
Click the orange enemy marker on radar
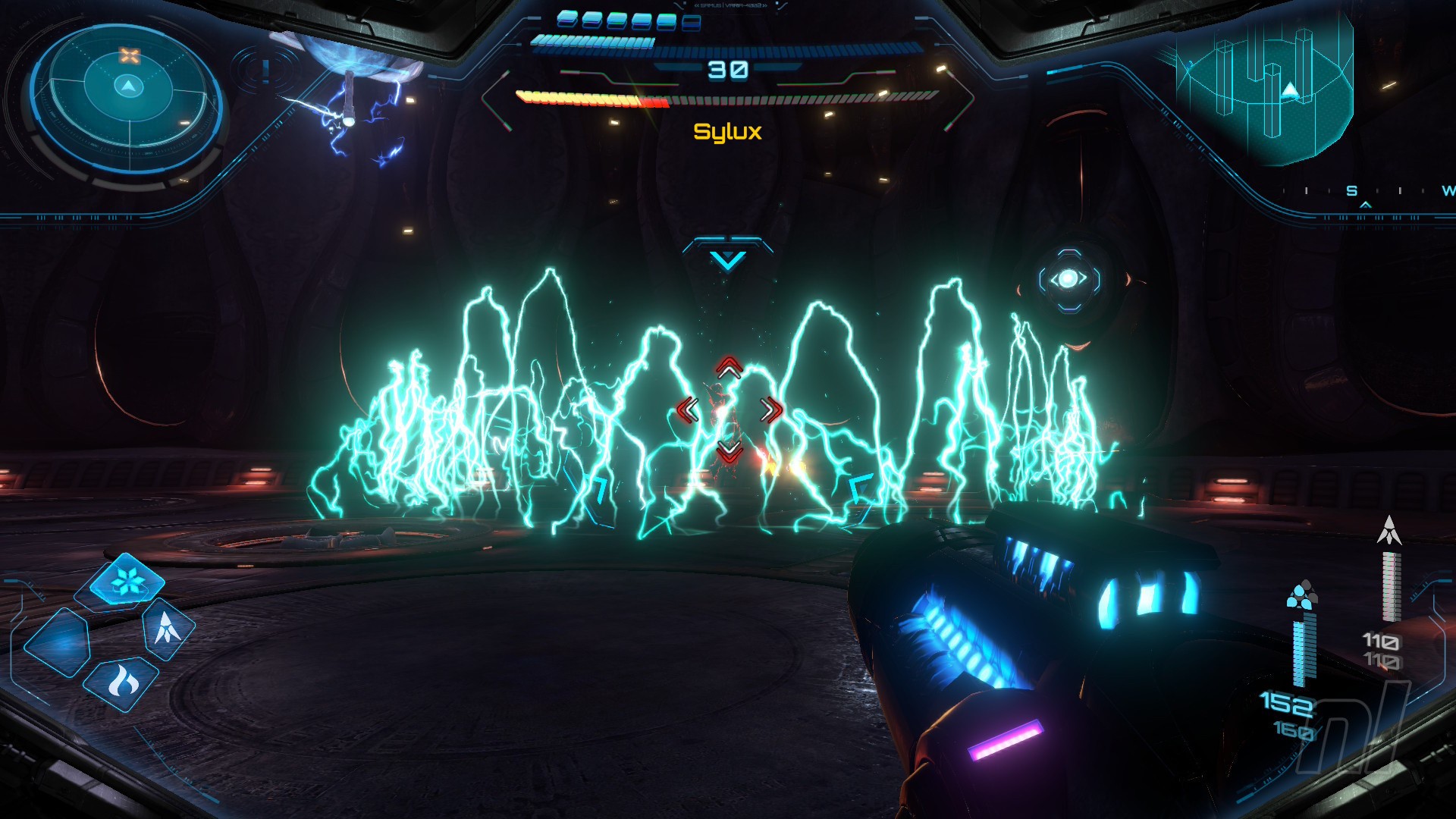pos(130,55)
